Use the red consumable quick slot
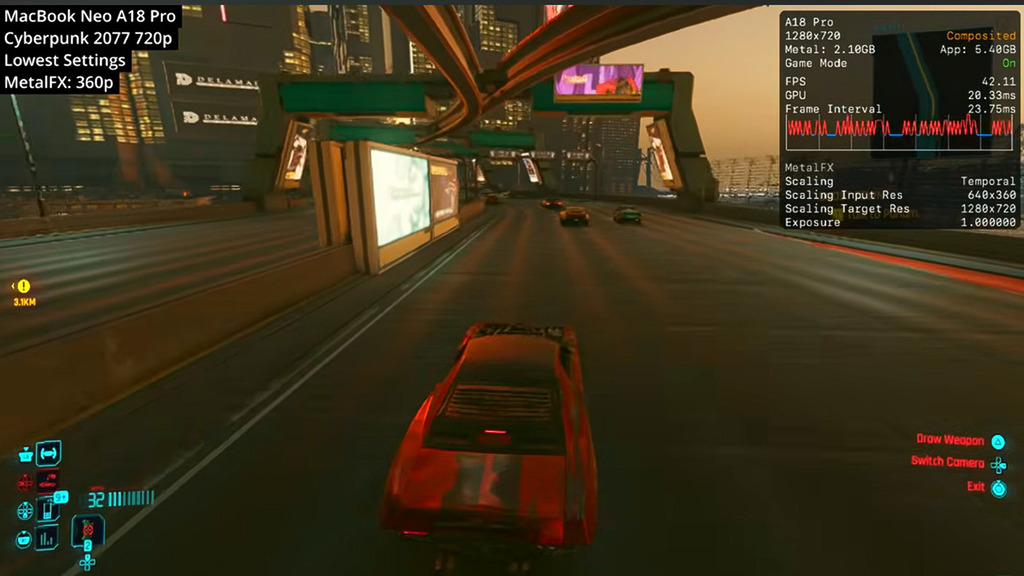Screen dimensions: 1024x576 pyautogui.click(x=88, y=528)
